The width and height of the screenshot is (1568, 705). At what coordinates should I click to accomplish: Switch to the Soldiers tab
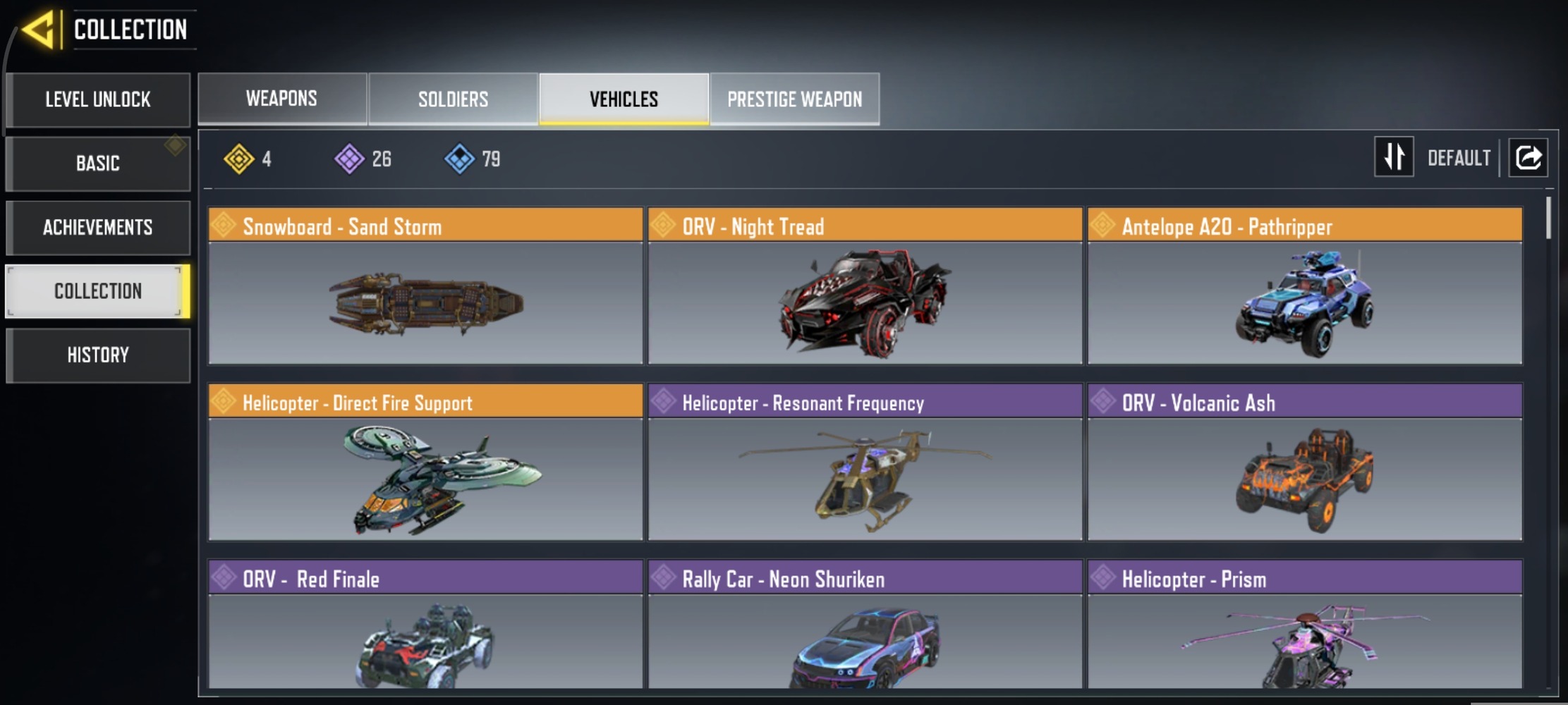pyautogui.click(x=453, y=99)
